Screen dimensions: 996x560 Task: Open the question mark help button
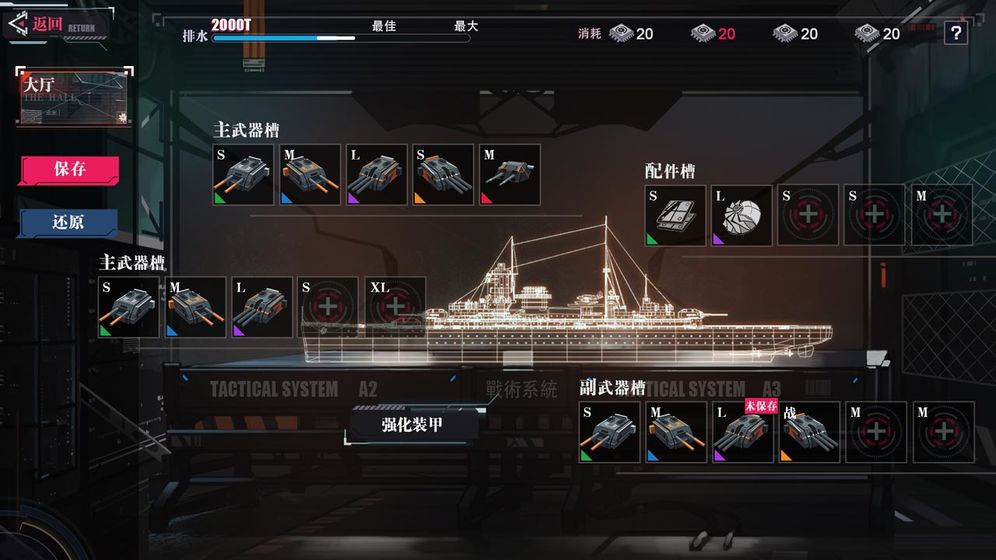956,33
